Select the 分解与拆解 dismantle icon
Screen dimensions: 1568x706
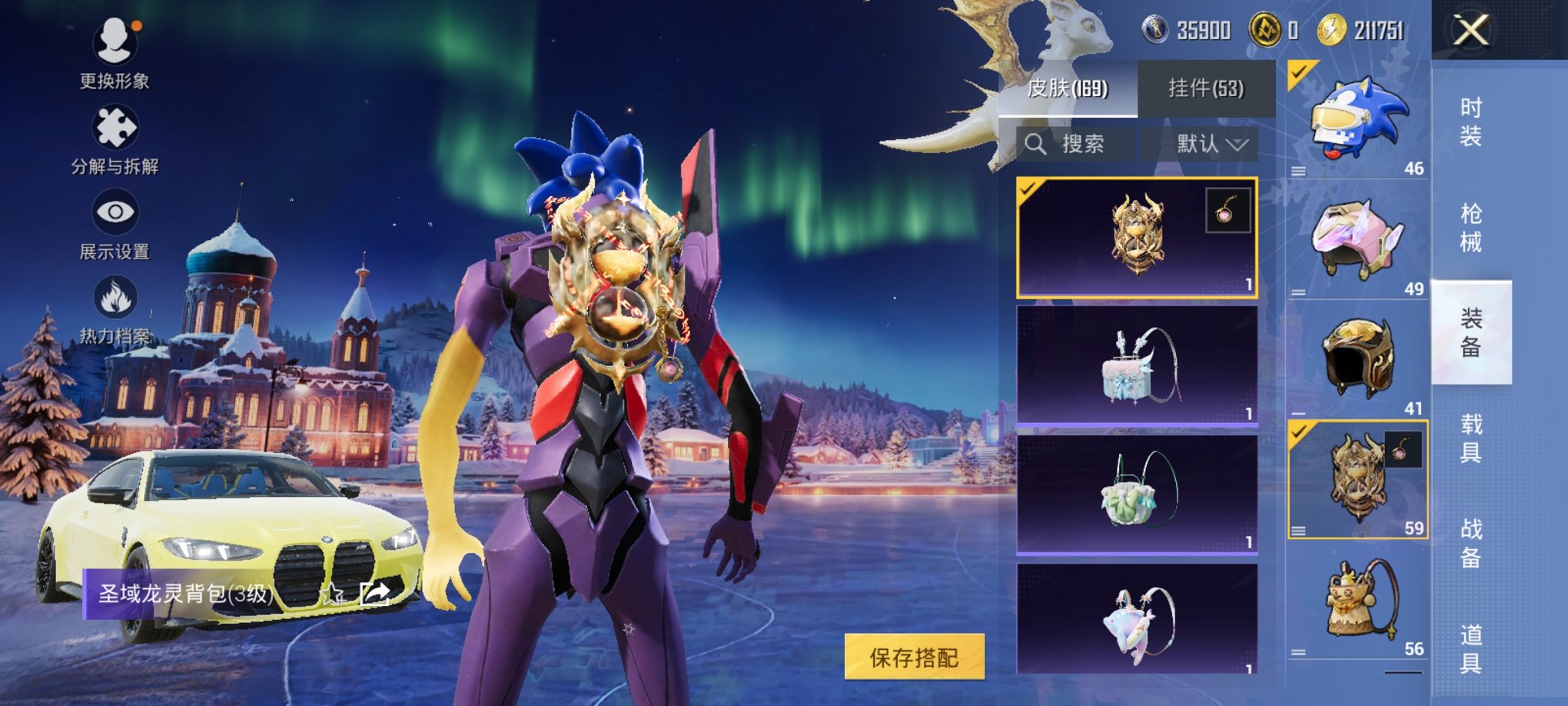coord(114,127)
